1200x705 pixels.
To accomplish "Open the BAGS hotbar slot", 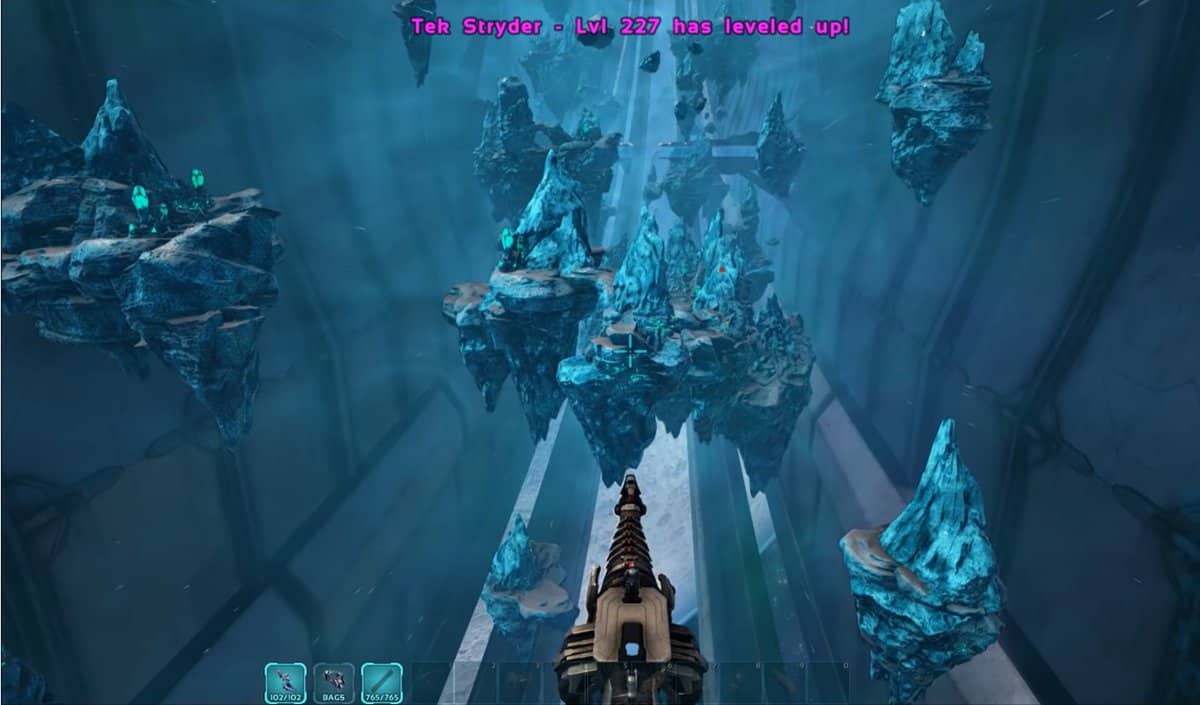I will pyautogui.click(x=333, y=682).
